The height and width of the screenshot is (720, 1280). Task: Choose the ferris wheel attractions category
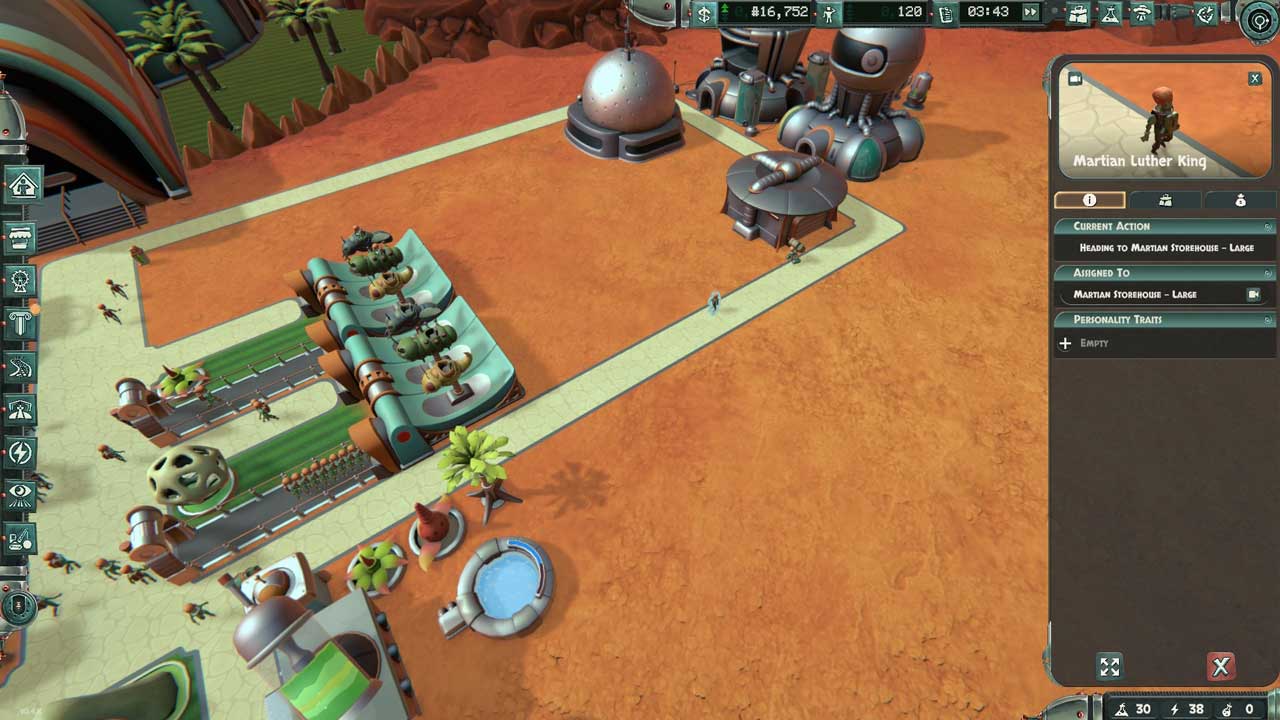(x=21, y=281)
